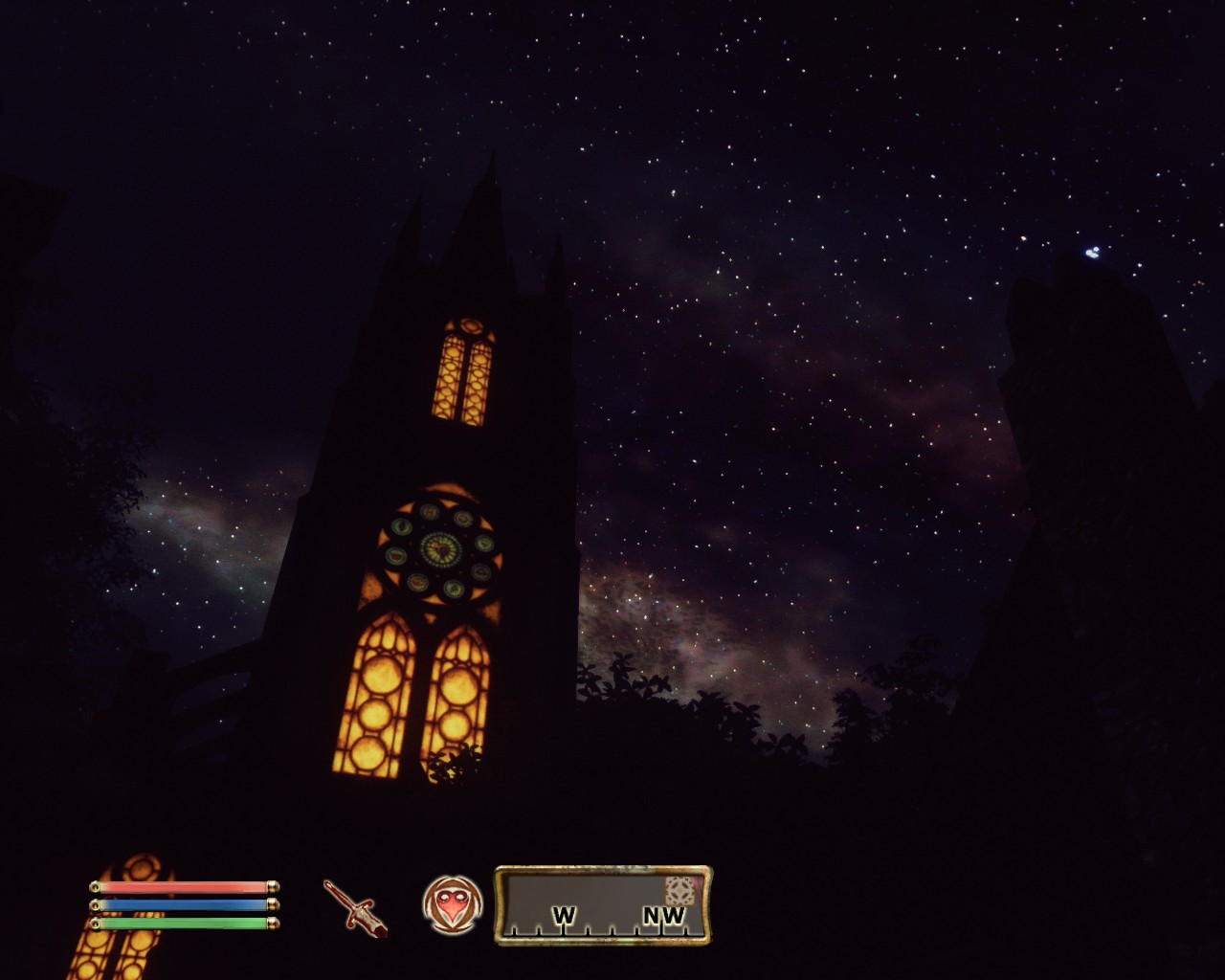The width and height of the screenshot is (1225, 980).
Task: Click the compass heading bar
Action: click(603, 905)
